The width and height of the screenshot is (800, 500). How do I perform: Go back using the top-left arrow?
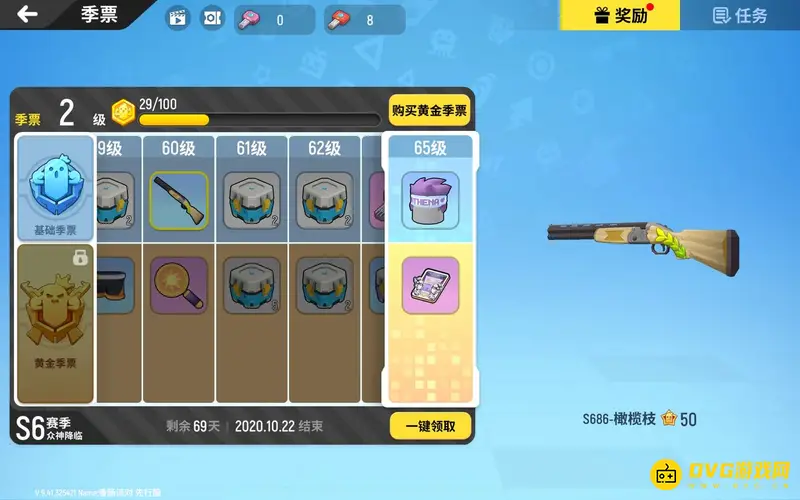(x=28, y=15)
